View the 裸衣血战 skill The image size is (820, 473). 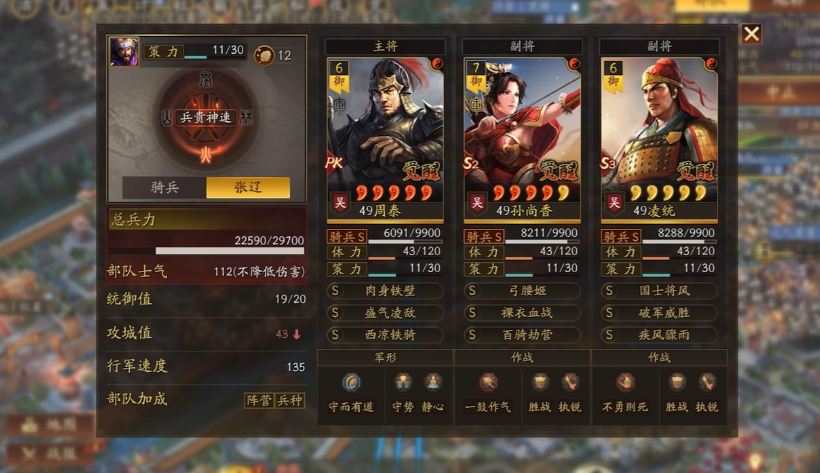click(521, 312)
